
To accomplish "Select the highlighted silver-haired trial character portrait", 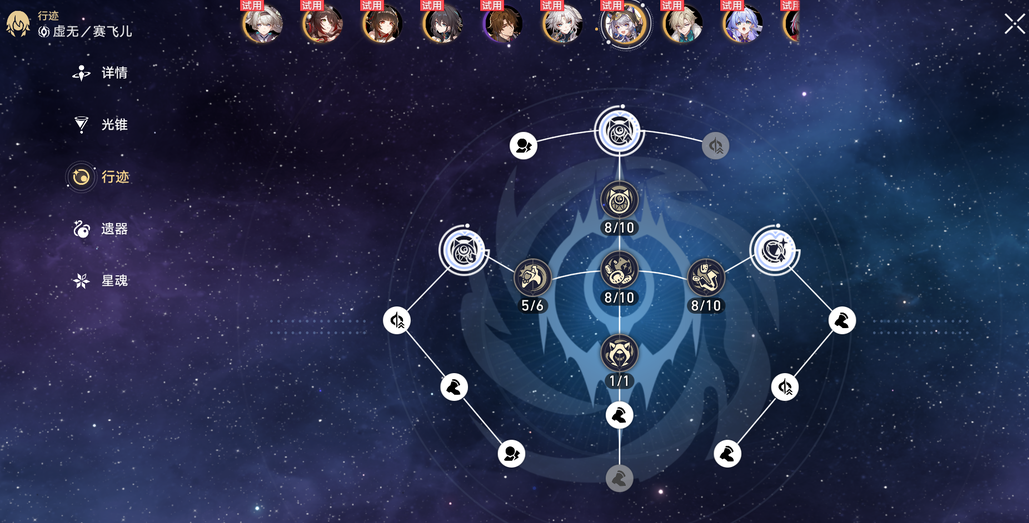I will tap(623, 24).
